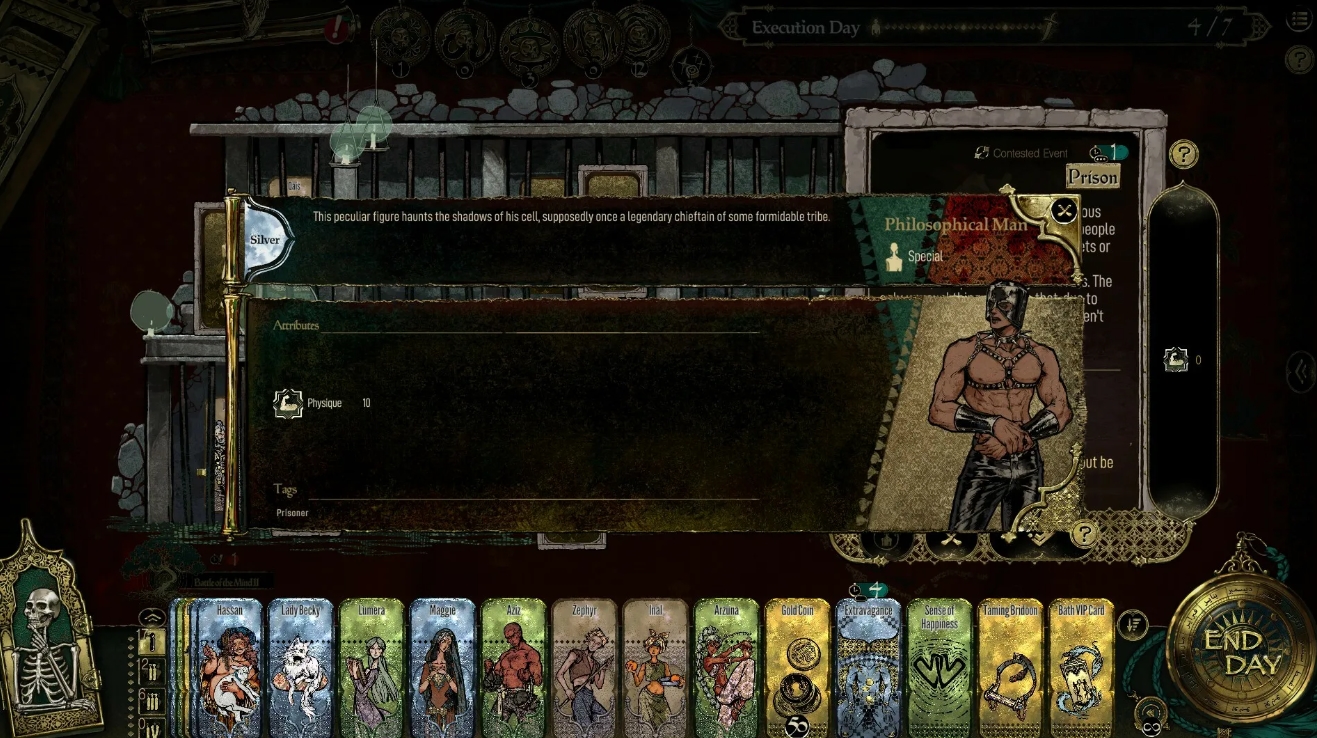The image size is (1317, 738).
Task: Collapse the right side panel with the double chevron
Action: point(1301,370)
